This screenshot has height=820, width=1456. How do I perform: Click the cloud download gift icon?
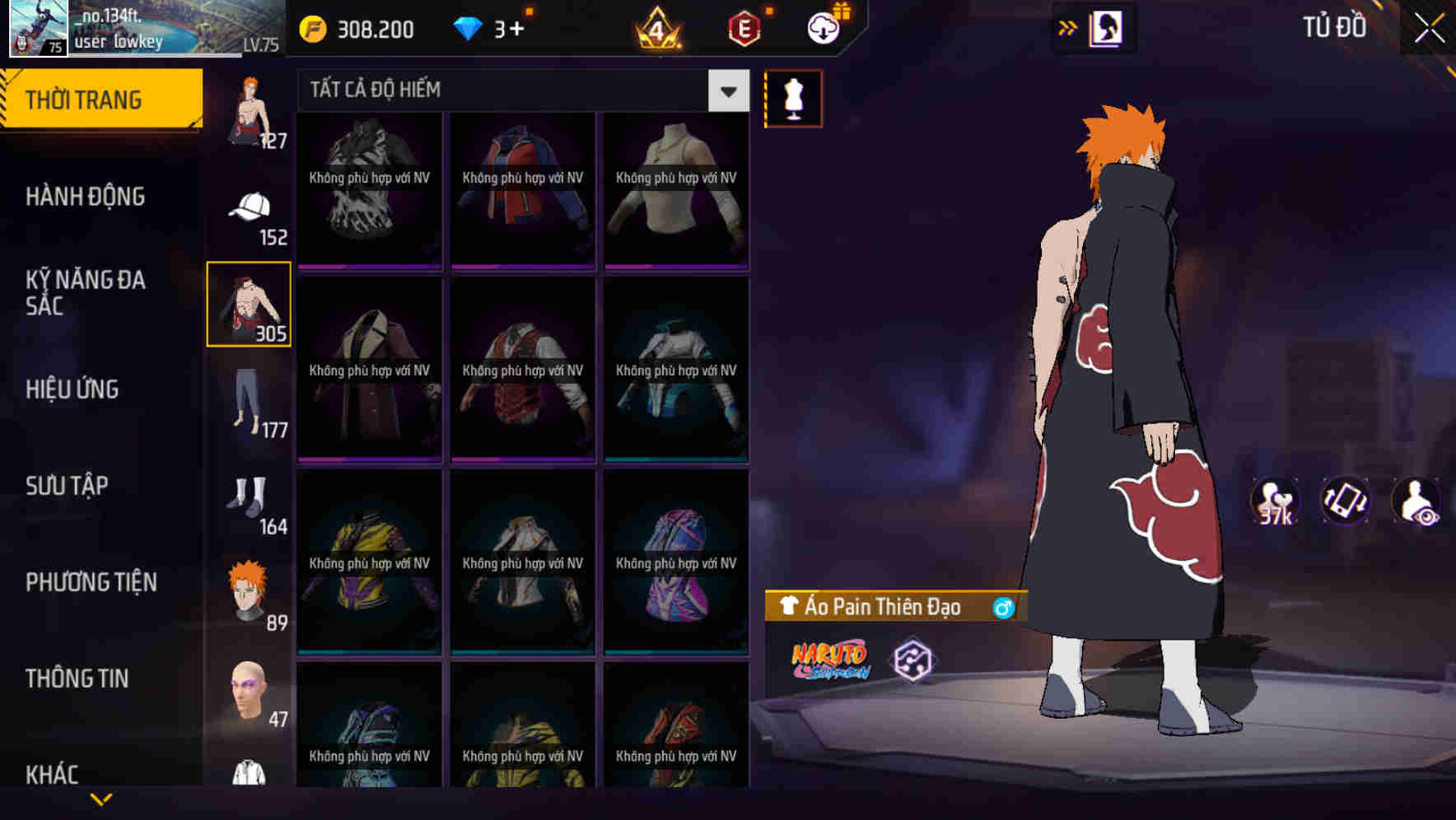point(823,27)
